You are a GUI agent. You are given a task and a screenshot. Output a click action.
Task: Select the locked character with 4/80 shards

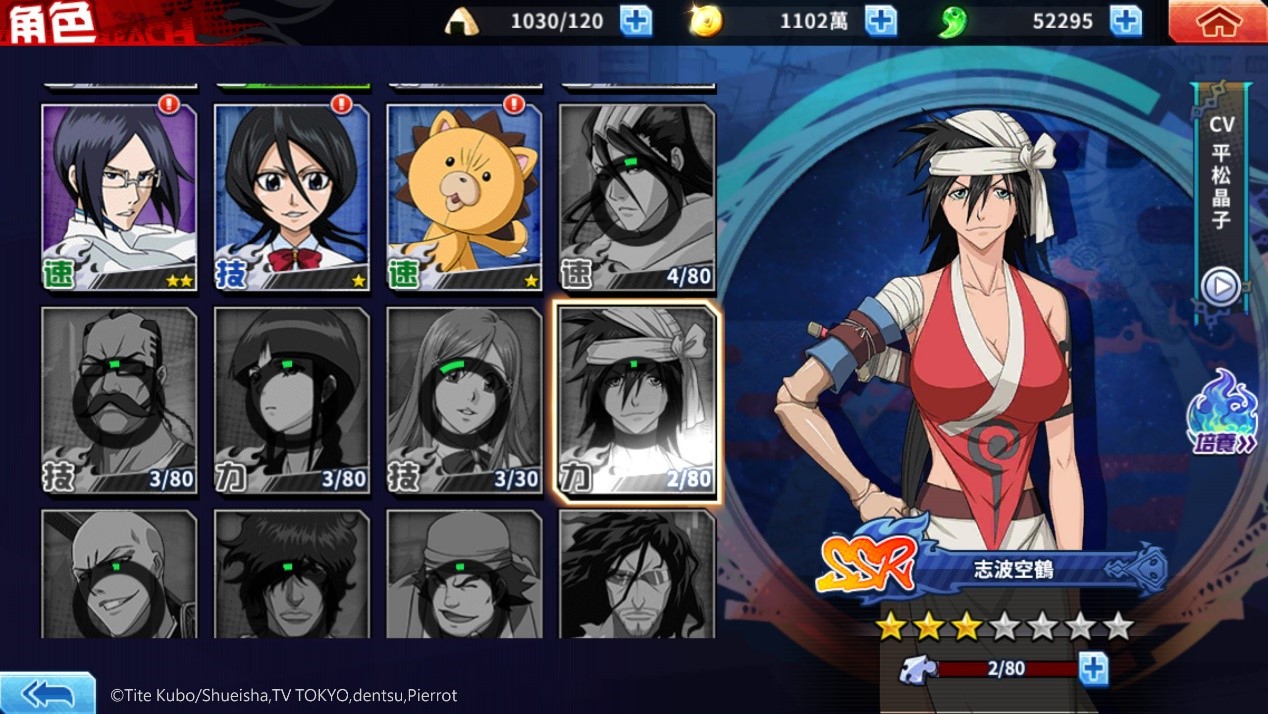coord(637,197)
